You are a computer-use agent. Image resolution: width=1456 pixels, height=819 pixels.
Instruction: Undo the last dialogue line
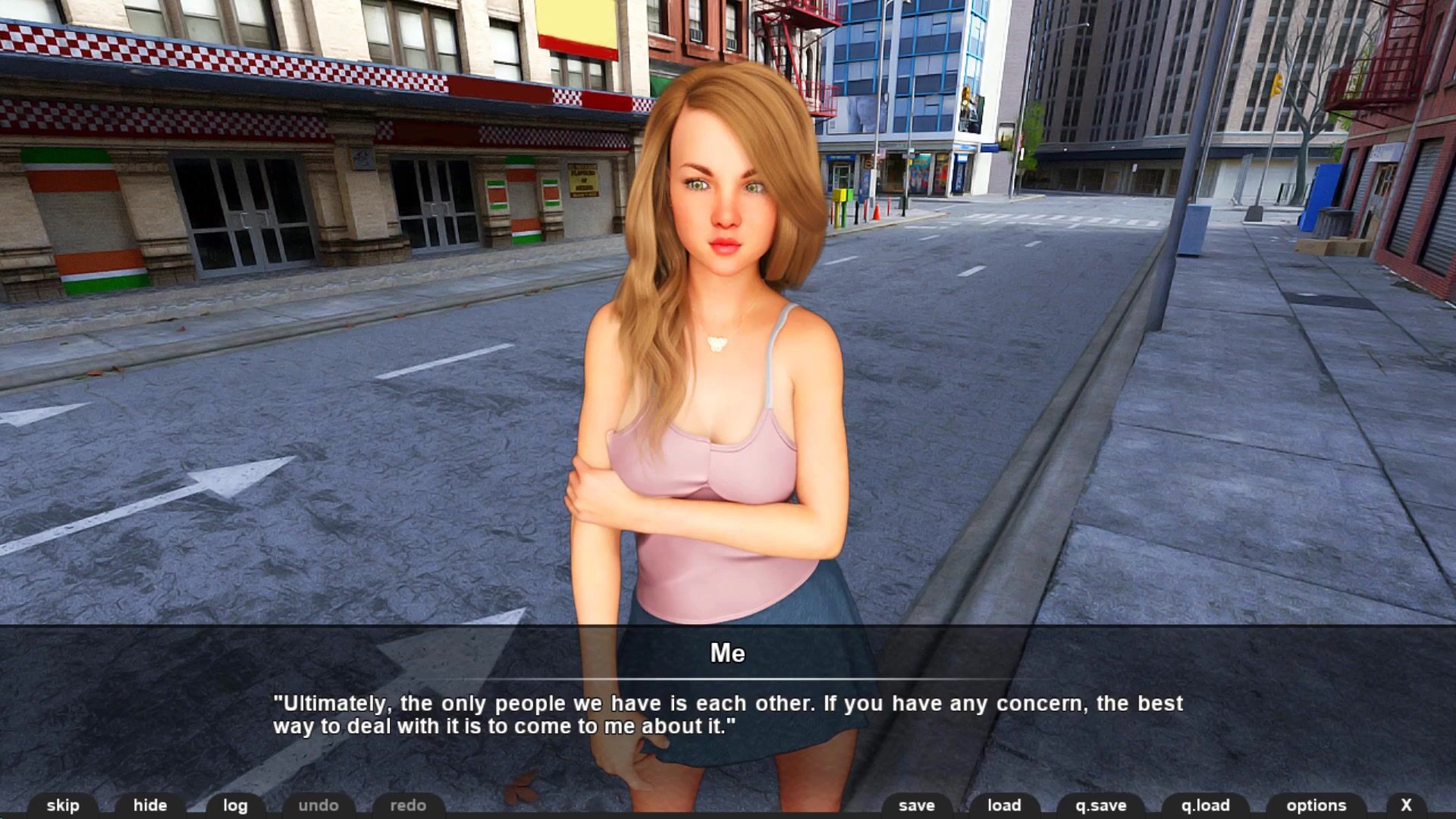[318, 805]
